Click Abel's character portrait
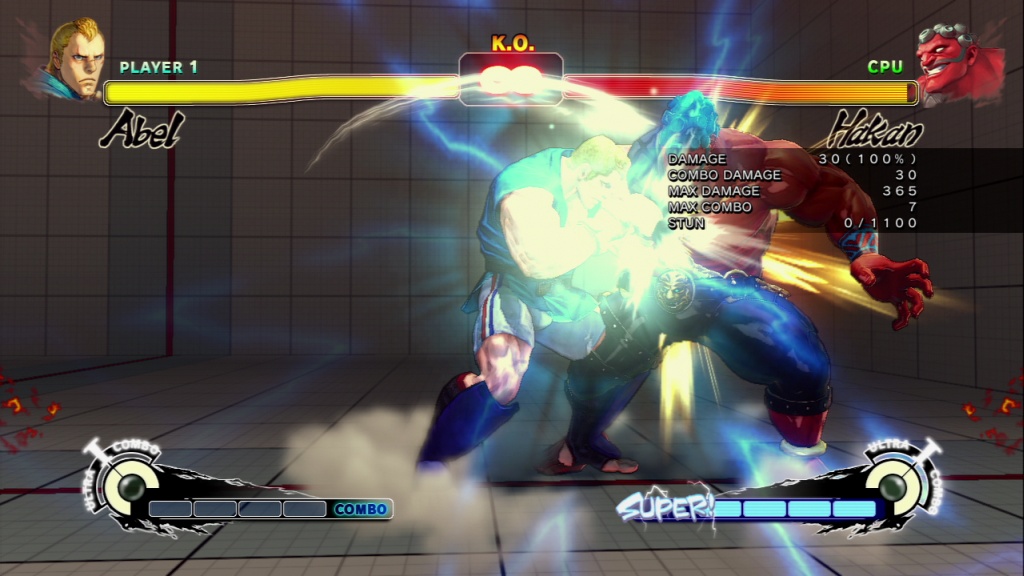The image size is (1024, 576). pyautogui.click(x=75, y=58)
